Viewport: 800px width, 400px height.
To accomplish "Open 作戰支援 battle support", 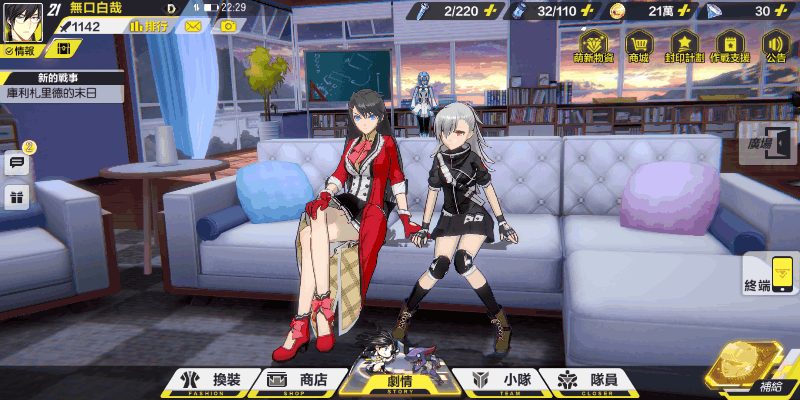I will [x=730, y=47].
